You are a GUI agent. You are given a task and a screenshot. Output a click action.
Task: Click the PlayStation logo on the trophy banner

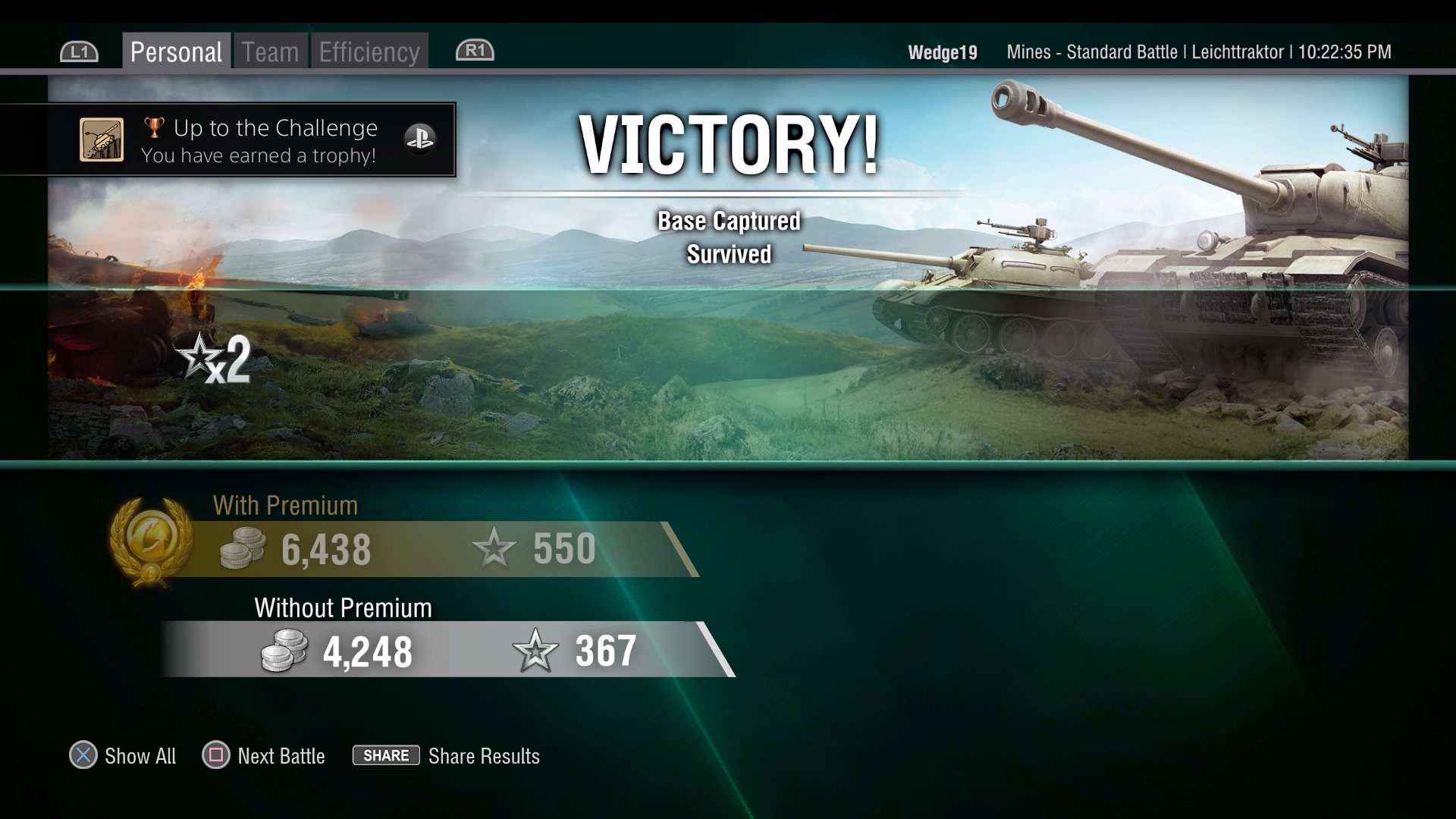[x=422, y=140]
